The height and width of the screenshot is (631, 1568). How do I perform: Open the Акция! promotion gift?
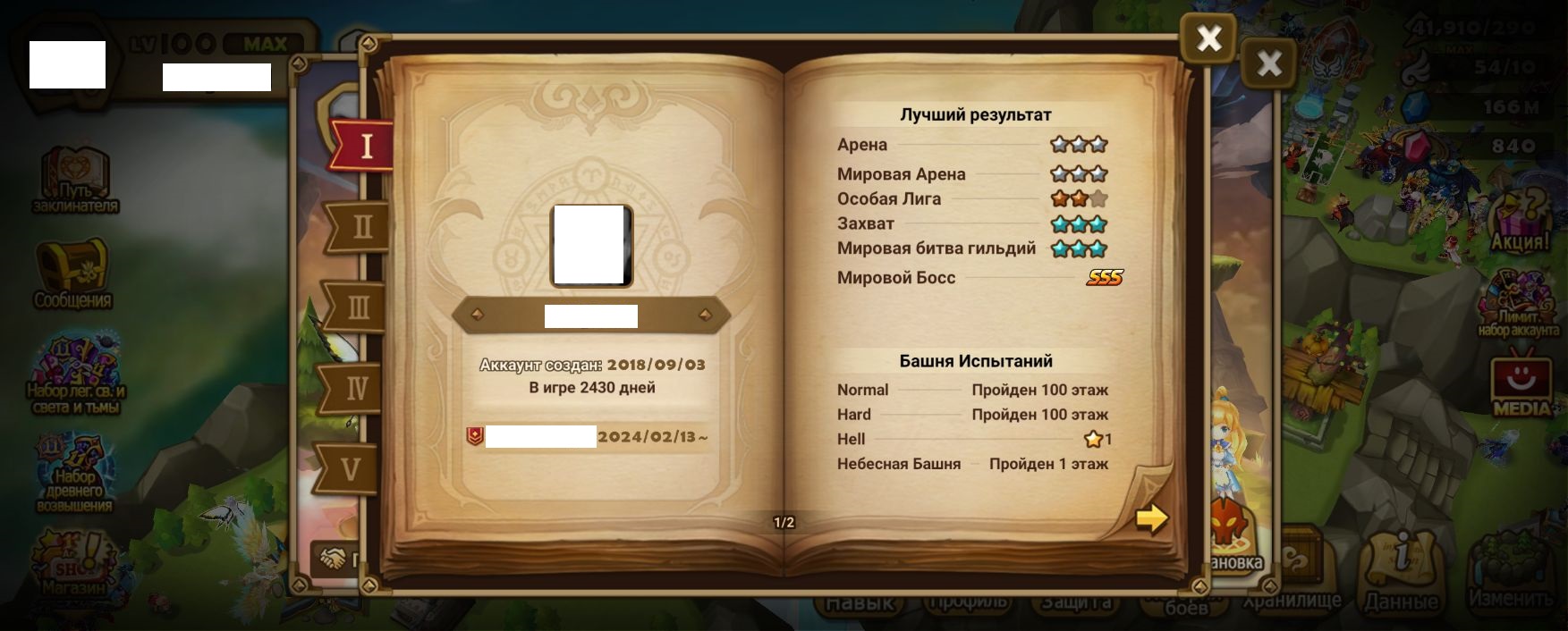[1520, 220]
